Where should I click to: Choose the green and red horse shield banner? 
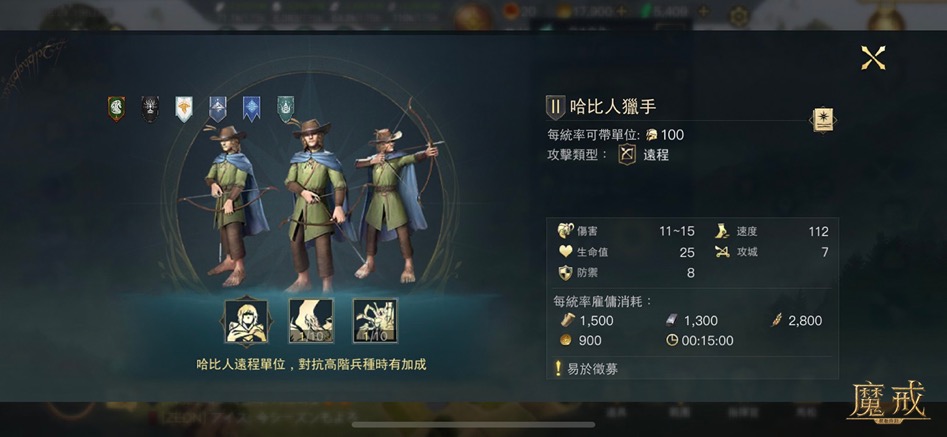[x=116, y=108]
